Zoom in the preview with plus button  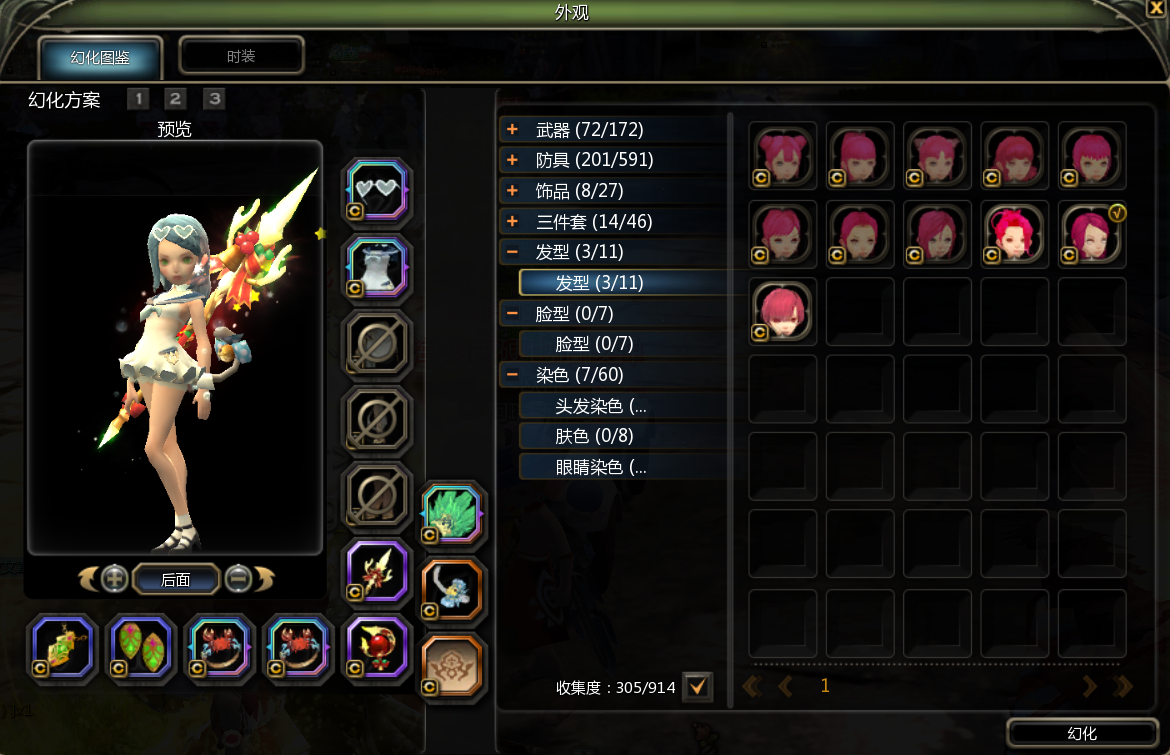[116, 578]
